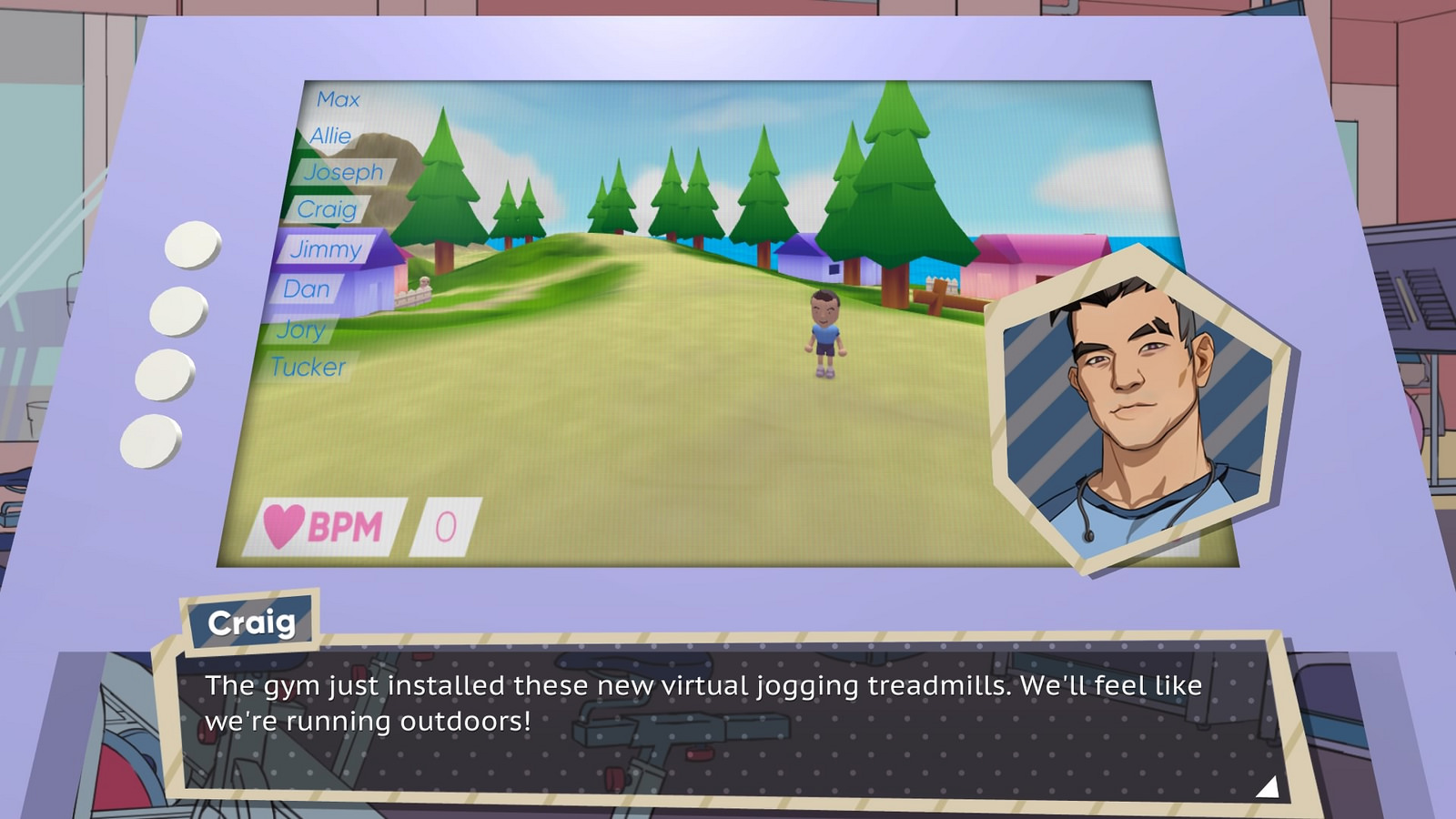The image size is (1456, 819).
Task: Click Jory in the name list
Action: tap(304, 329)
